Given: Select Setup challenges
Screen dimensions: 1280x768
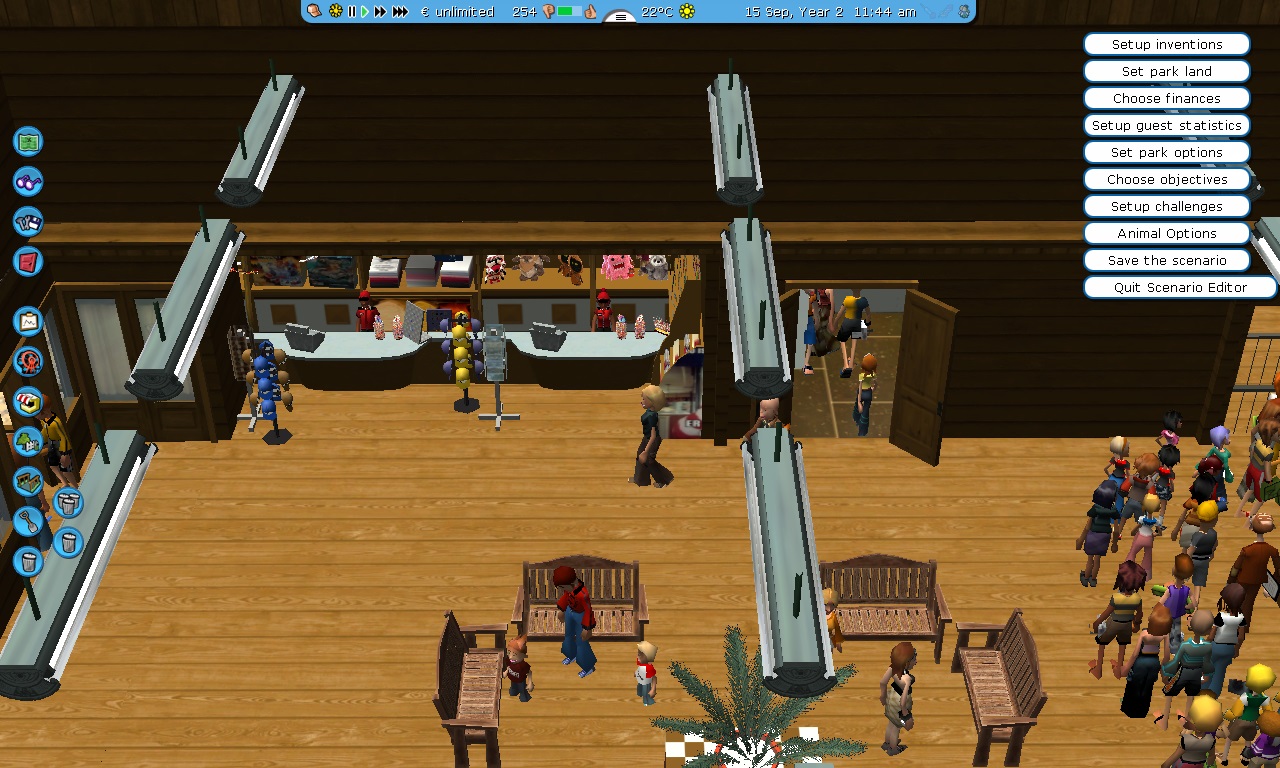Looking at the screenshot, I should click(1166, 206).
